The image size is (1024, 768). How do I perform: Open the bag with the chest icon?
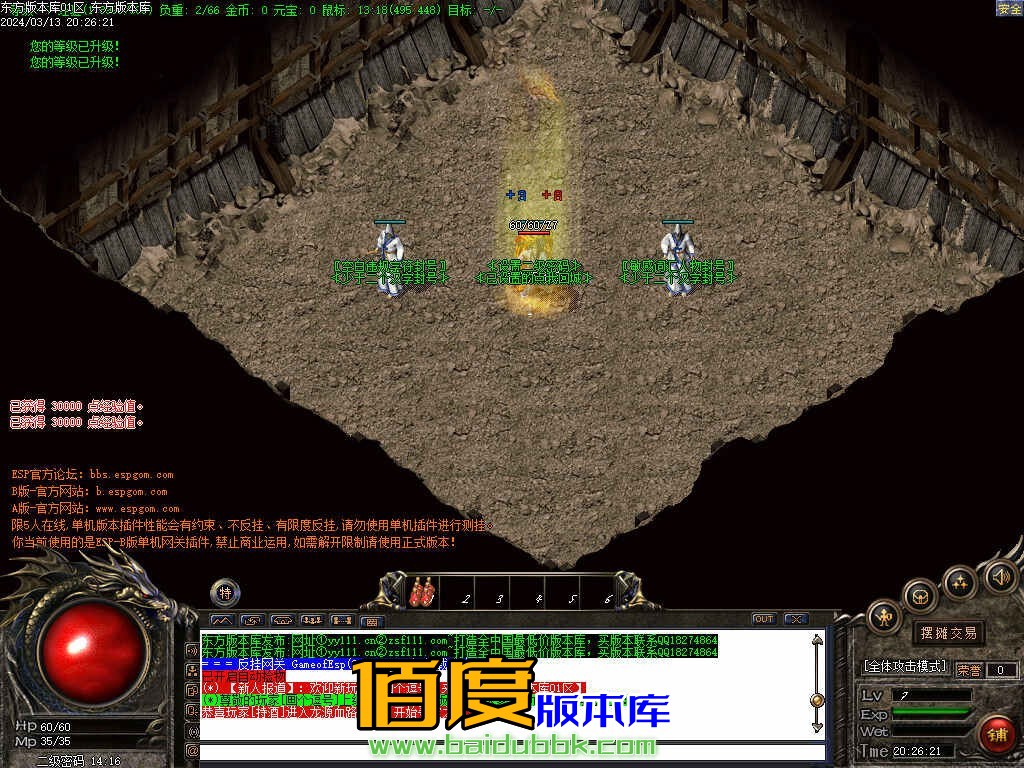pyautogui.click(x=921, y=597)
